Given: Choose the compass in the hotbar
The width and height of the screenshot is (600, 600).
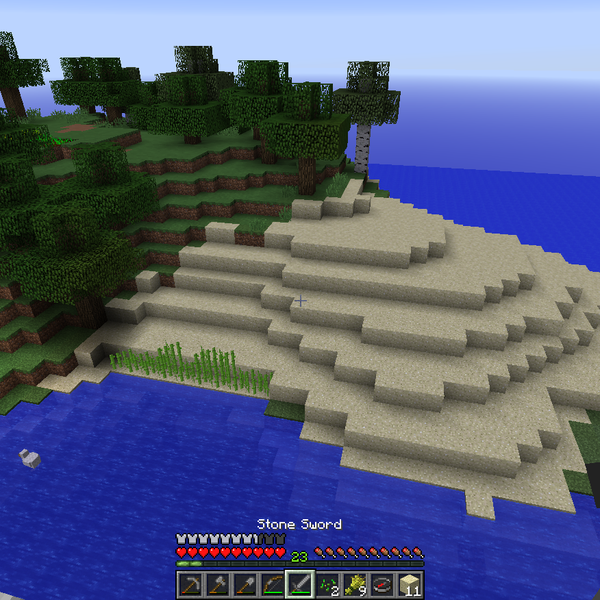Looking at the screenshot, I should 382,584.
